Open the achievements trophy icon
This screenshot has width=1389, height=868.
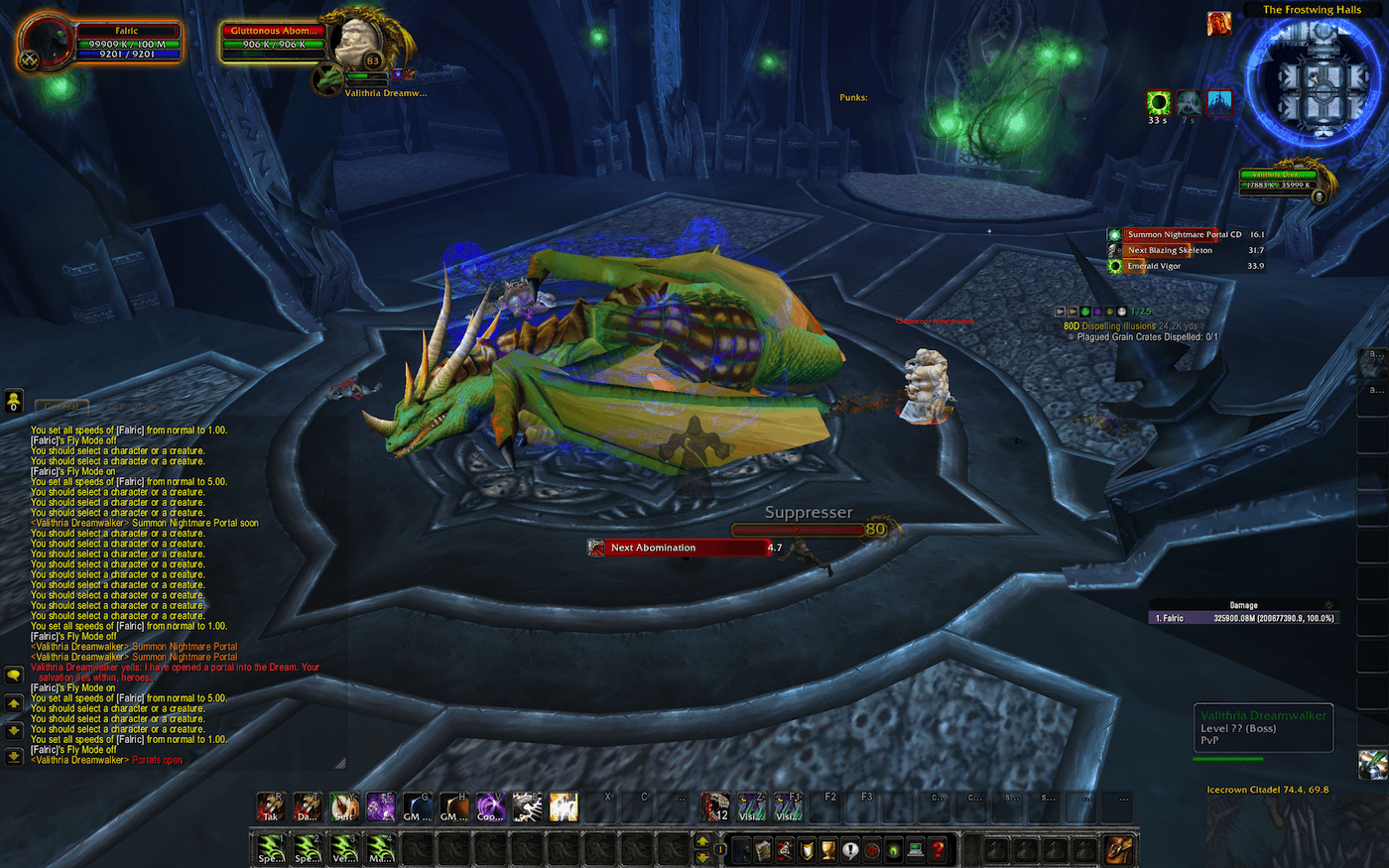[x=828, y=850]
